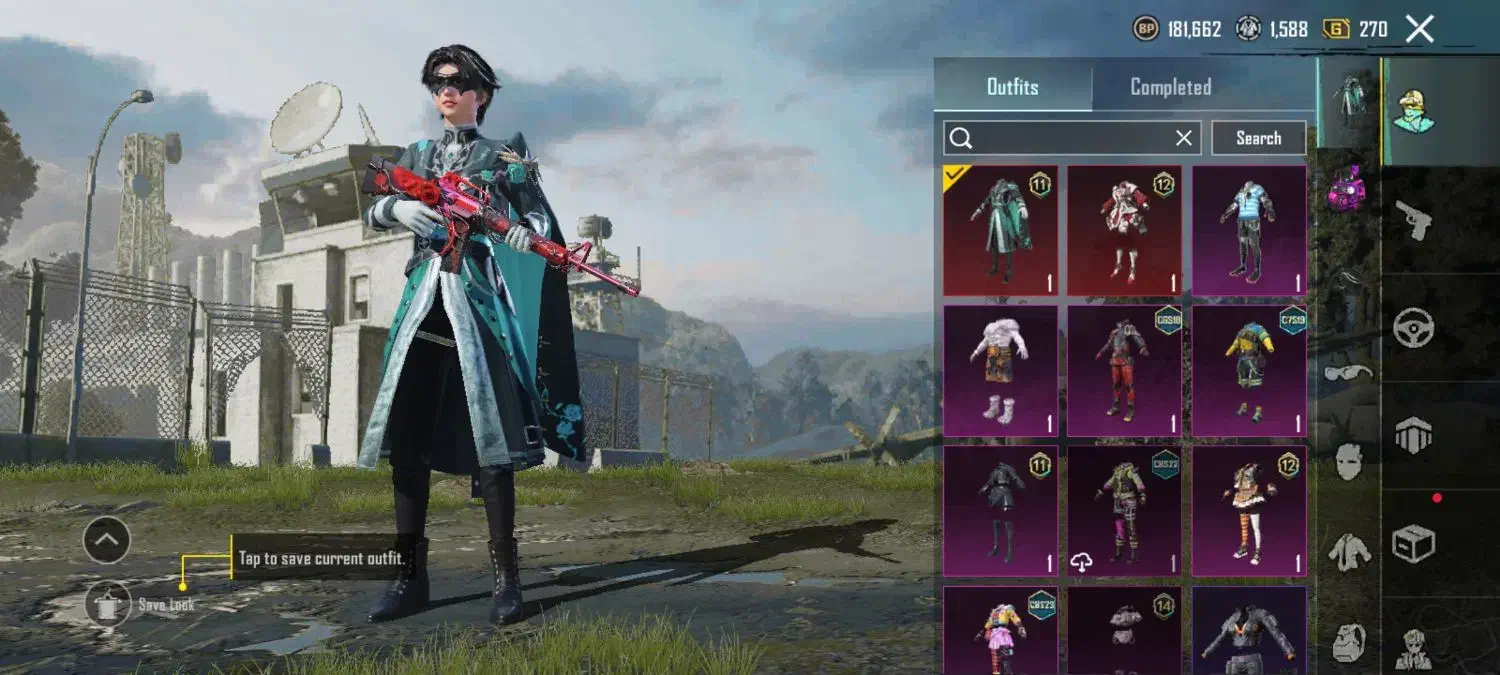Viewport: 1500px width, 675px height.
Task: Select the white fur top outfit
Action: [1000, 371]
